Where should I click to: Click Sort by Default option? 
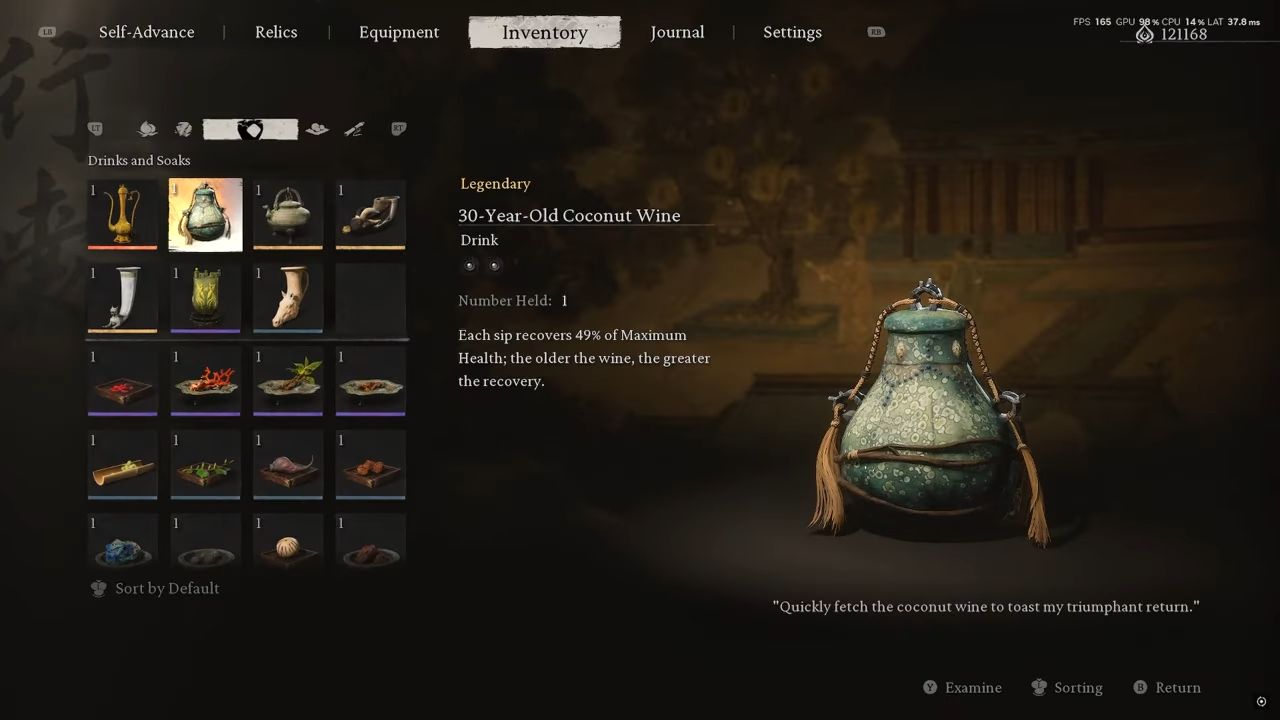click(x=155, y=588)
